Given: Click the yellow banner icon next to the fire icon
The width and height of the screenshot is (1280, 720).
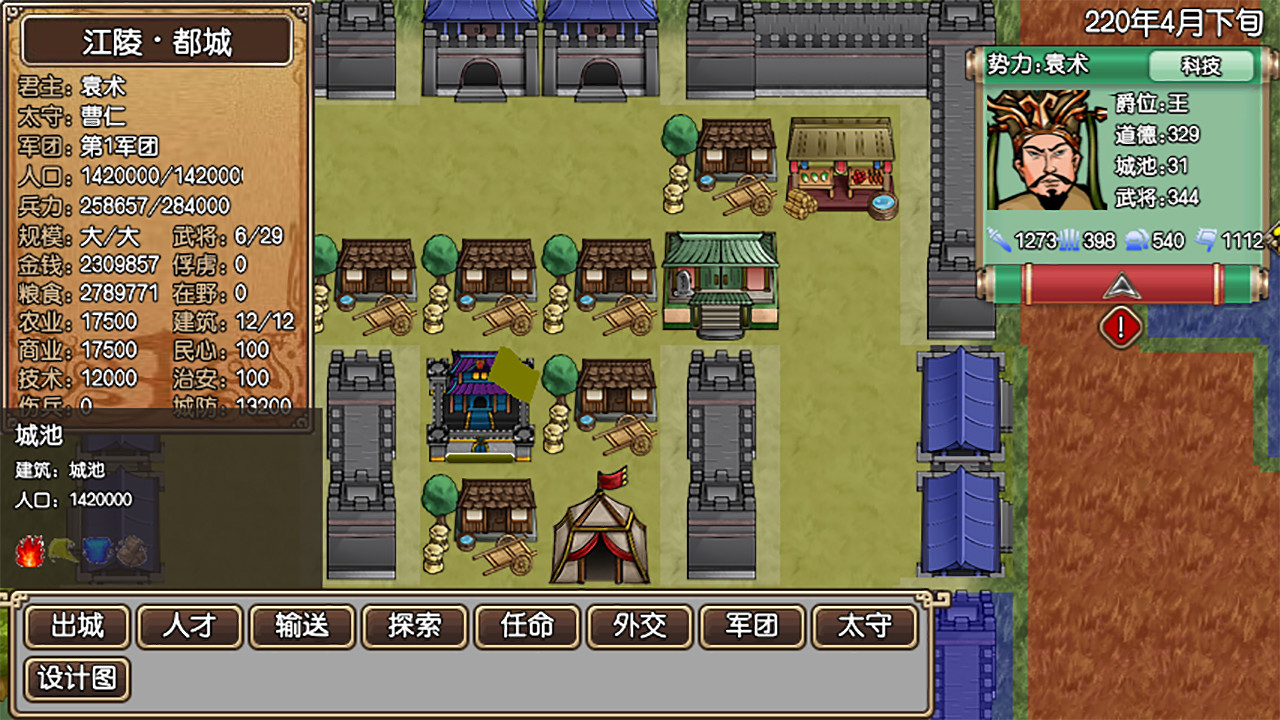Looking at the screenshot, I should coord(62,550).
